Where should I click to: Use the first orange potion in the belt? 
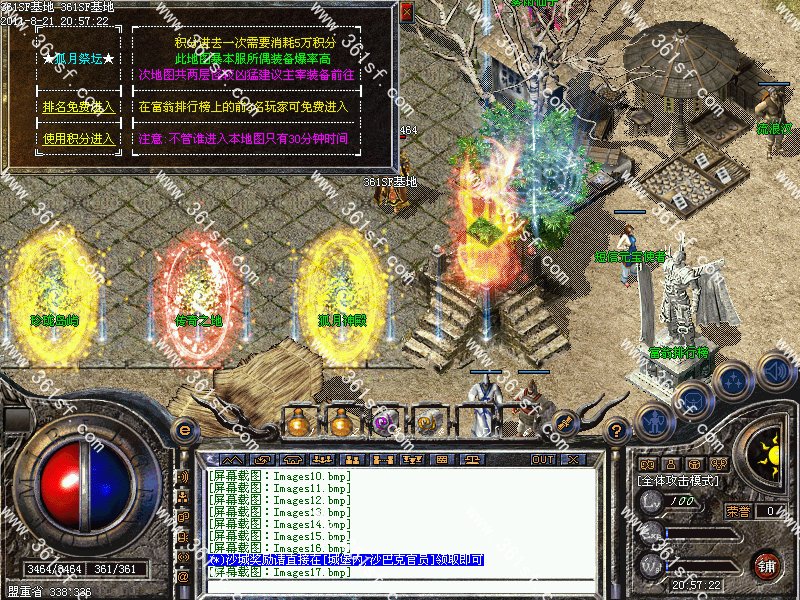tap(297, 423)
